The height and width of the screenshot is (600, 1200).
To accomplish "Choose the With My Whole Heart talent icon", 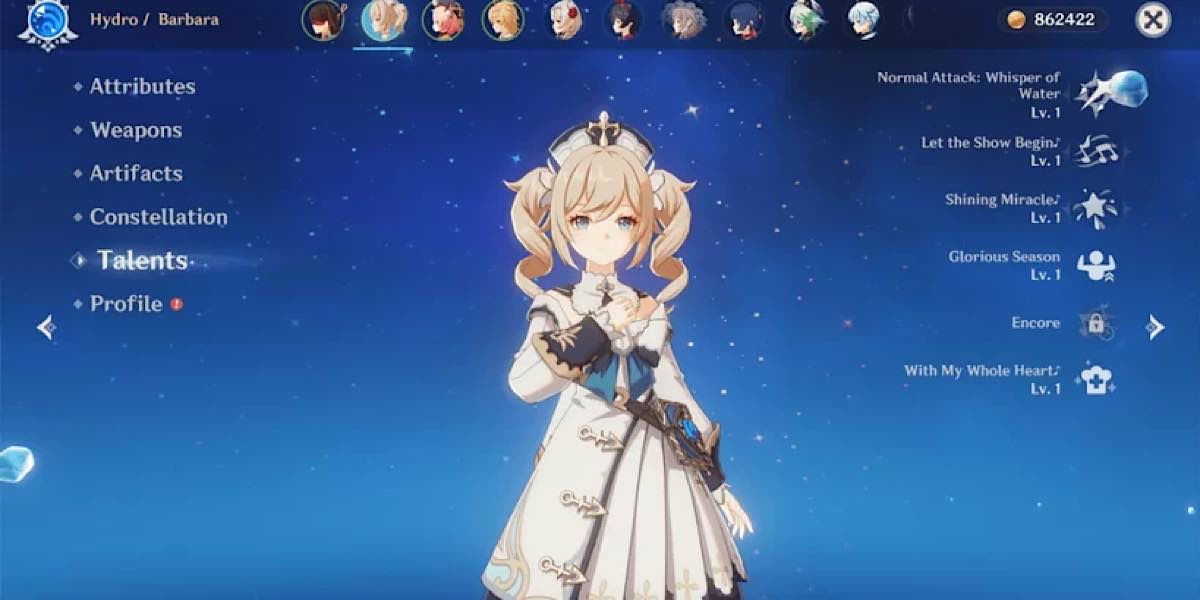I will coord(1095,380).
